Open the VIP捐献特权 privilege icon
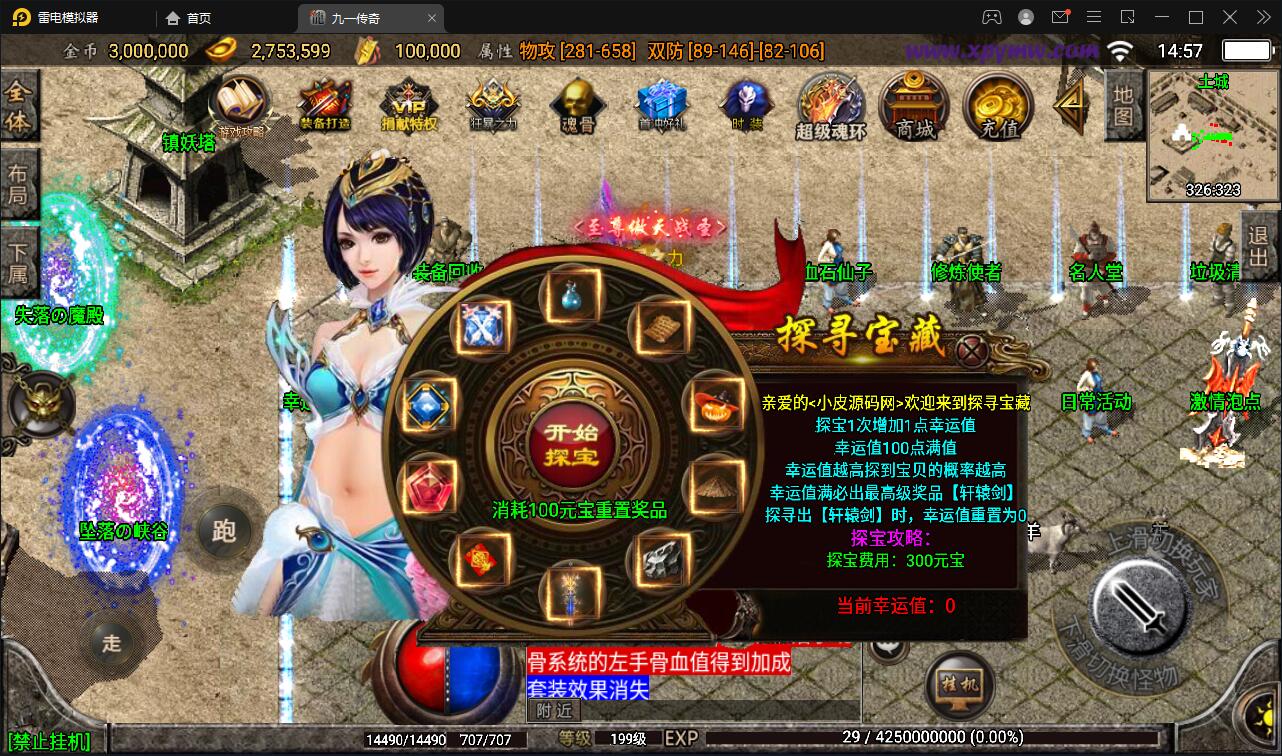Image resolution: width=1282 pixels, height=756 pixels. (x=408, y=105)
